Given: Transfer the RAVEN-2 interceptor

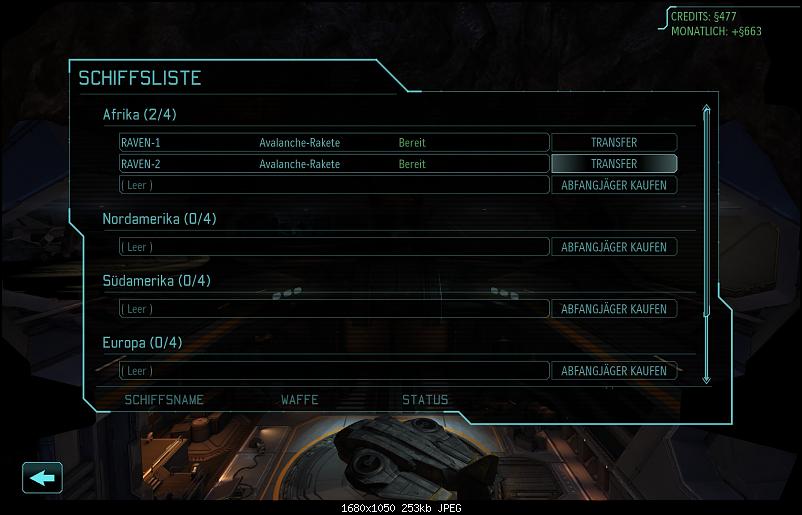Looking at the screenshot, I should 614,164.
